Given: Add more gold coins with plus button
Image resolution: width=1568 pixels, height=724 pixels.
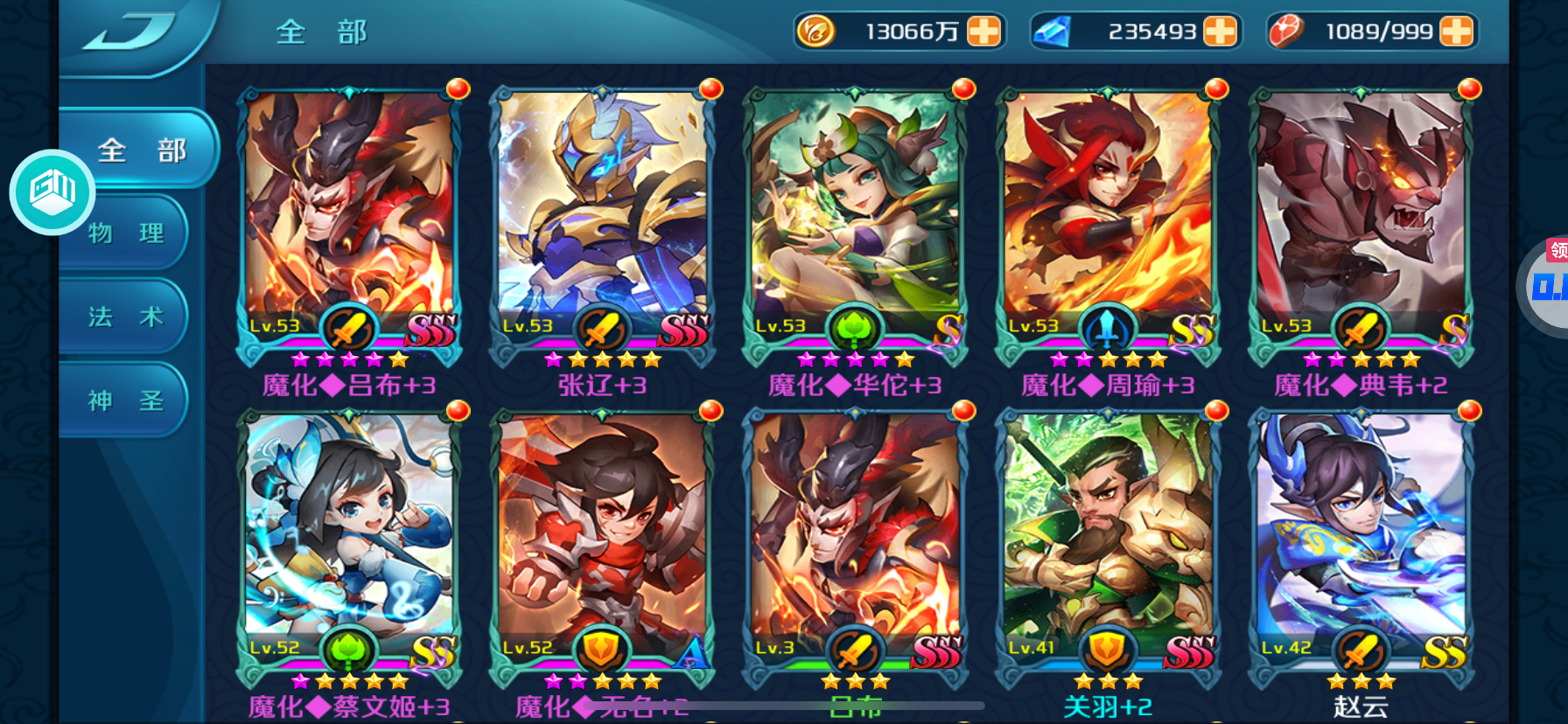Looking at the screenshot, I should point(983,31).
